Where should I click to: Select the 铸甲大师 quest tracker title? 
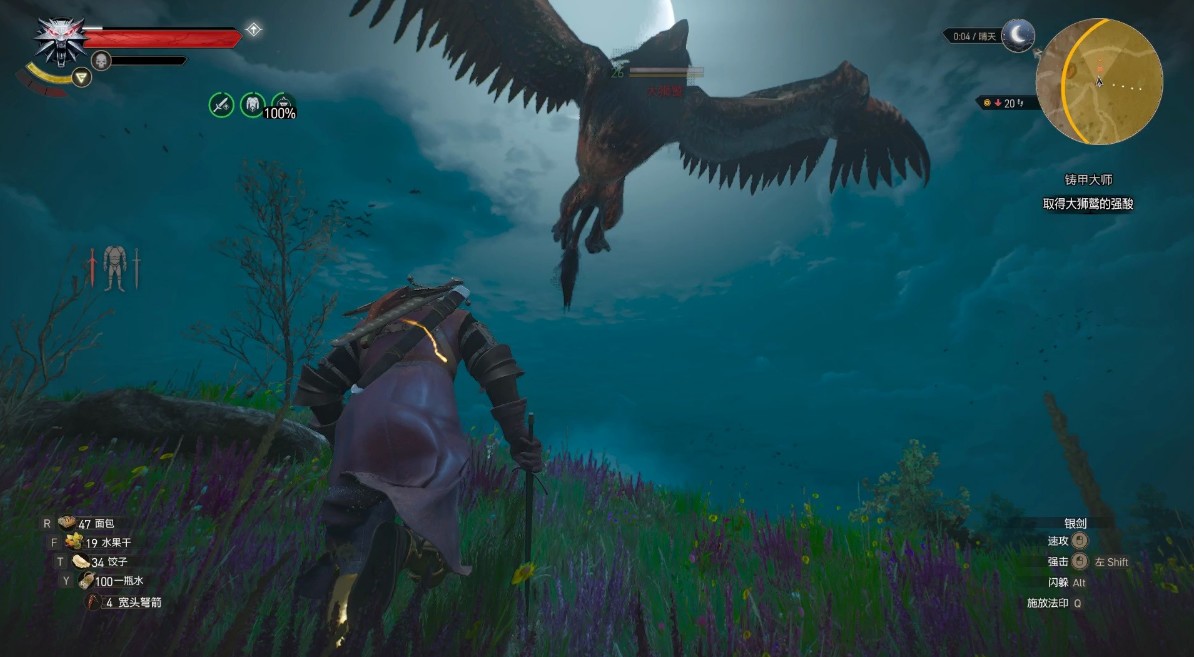tap(1088, 181)
